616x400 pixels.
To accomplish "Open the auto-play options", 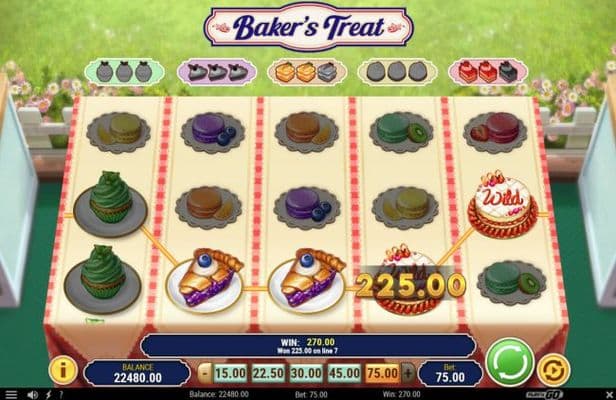I will point(551,371).
